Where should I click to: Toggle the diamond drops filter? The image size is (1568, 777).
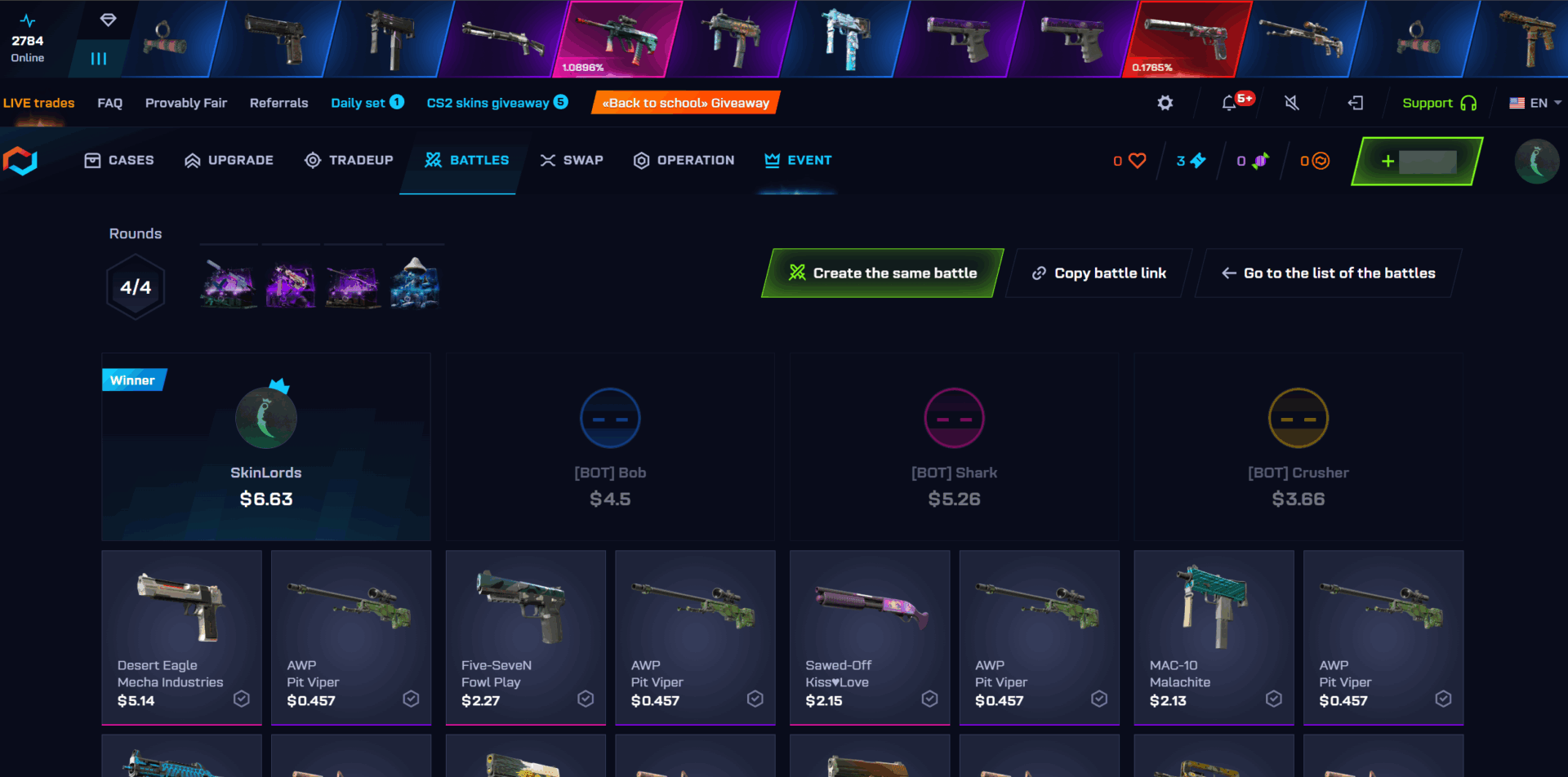[107, 20]
